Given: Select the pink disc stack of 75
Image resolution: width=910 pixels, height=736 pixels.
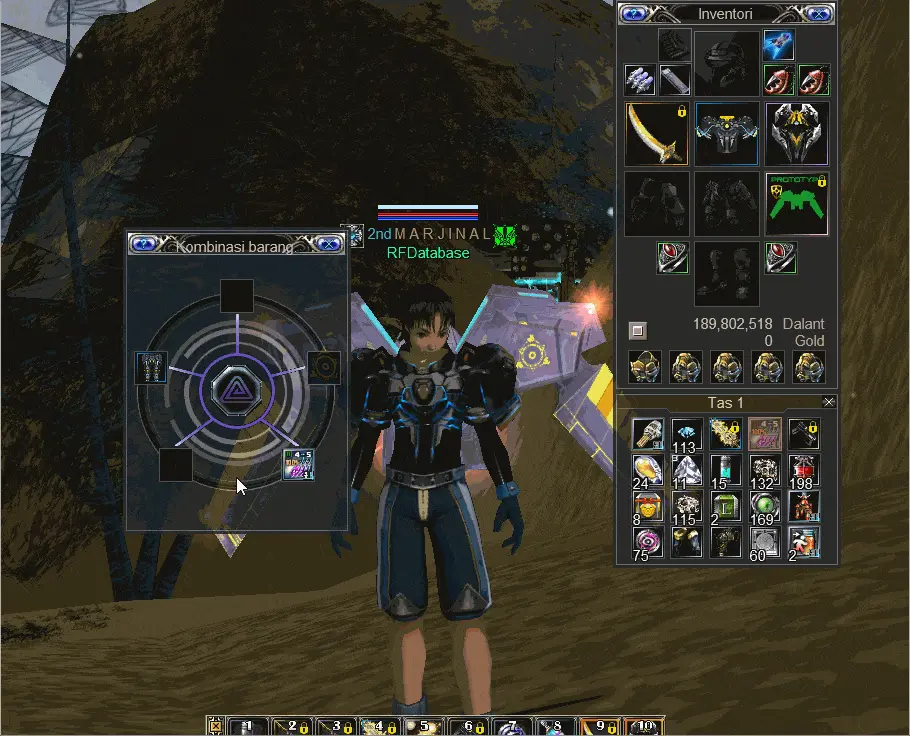Looking at the screenshot, I should point(648,542).
